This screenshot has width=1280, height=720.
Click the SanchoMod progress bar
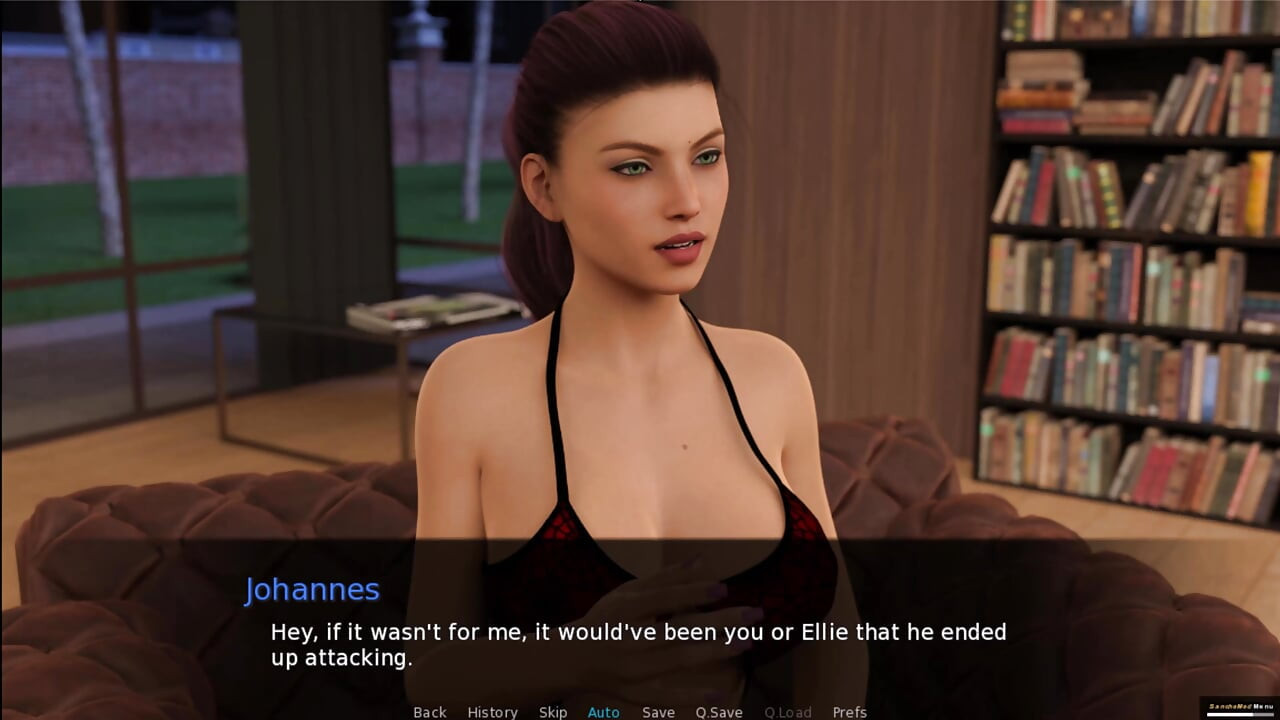[x=1240, y=715]
